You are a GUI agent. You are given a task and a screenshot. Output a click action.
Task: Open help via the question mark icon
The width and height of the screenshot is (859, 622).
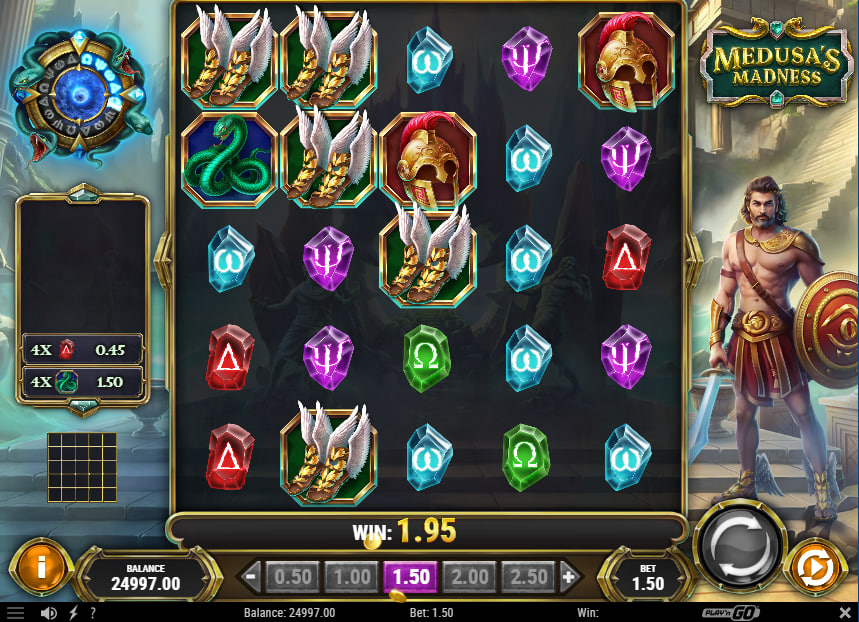click(93, 612)
